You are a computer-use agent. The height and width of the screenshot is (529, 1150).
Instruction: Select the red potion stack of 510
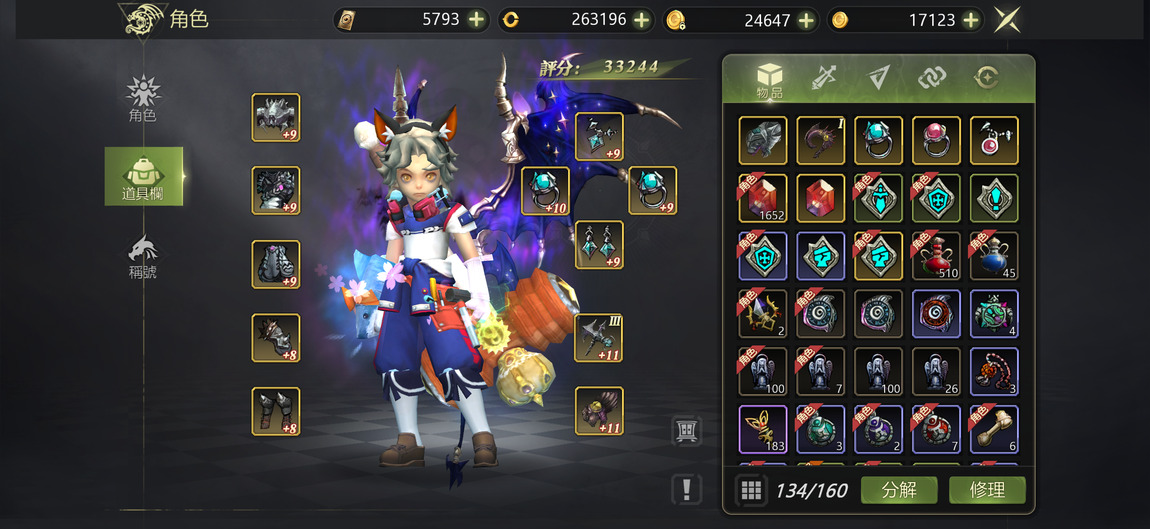click(937, 256)
